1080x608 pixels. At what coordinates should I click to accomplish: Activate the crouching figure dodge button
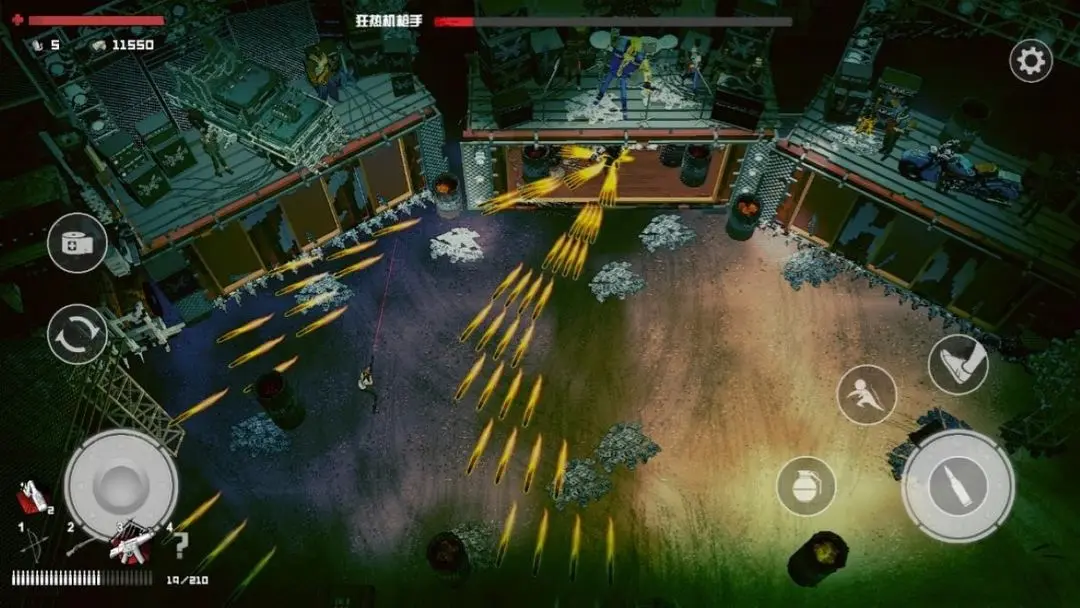(866, 394)
